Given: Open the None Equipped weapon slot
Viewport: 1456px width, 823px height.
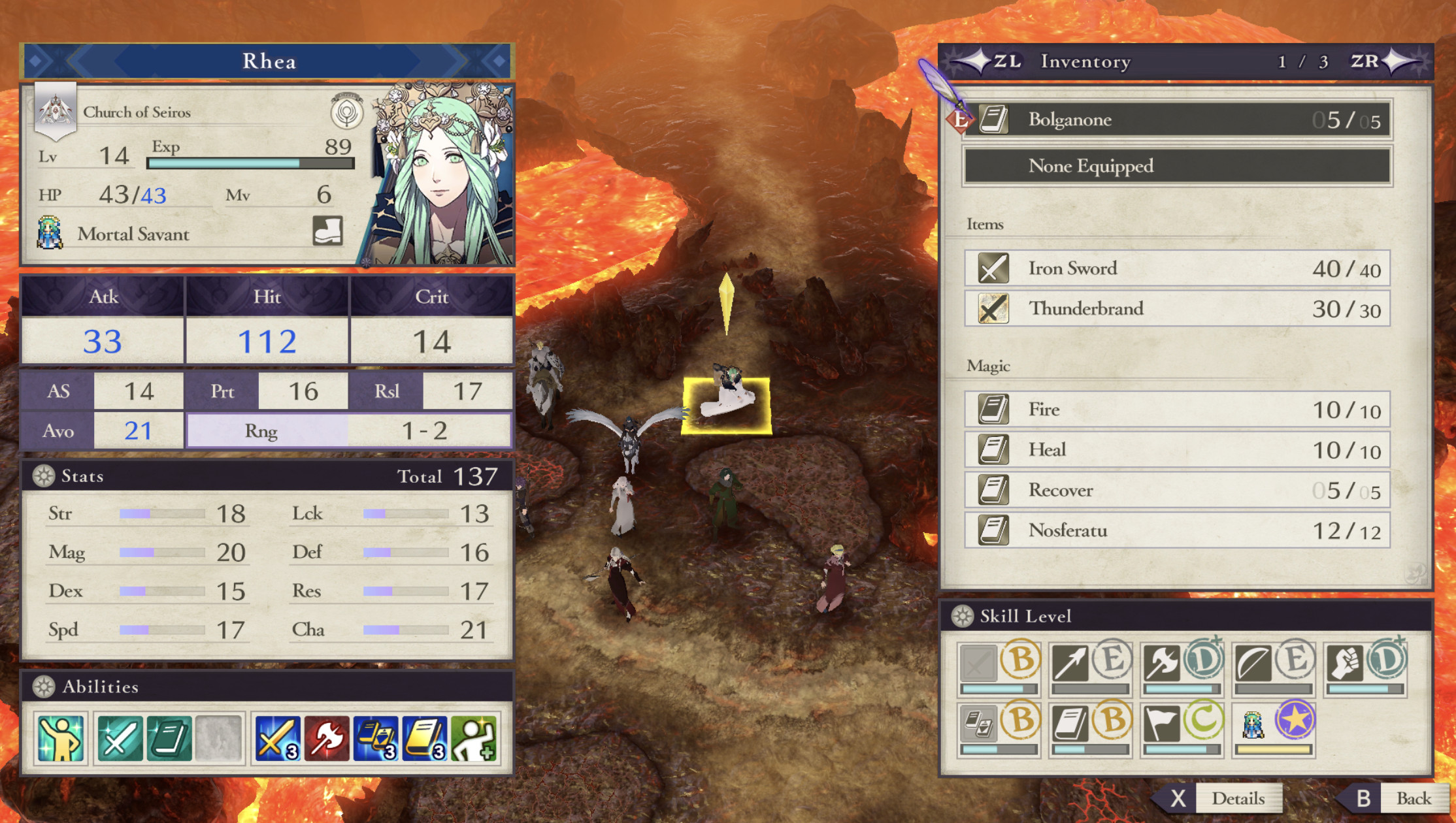Looking at the screenshot, I should point(1176,166).
